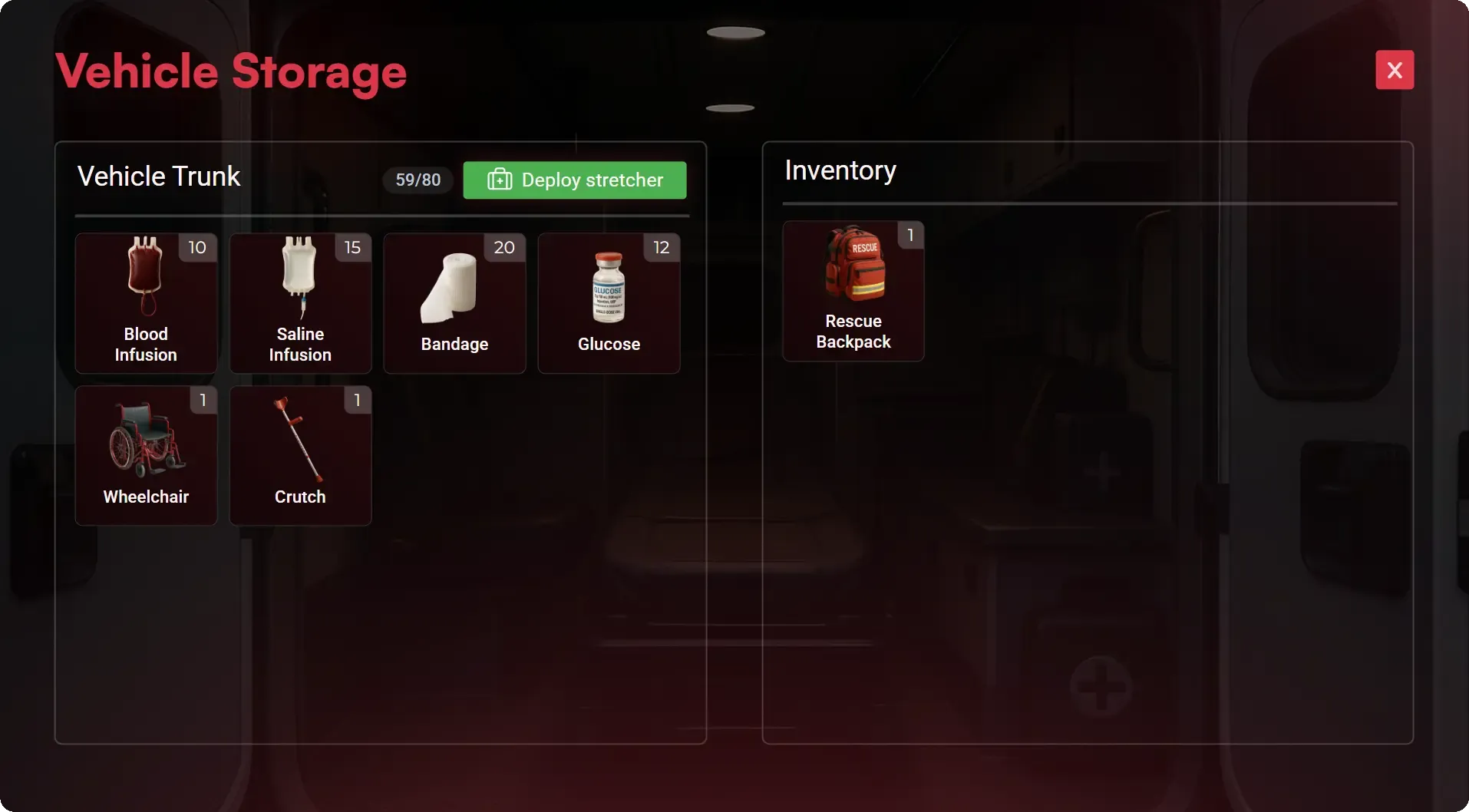1469x812 pixels.
Task: Select the Rescue Backpack name label
Action: click(853, 332)
